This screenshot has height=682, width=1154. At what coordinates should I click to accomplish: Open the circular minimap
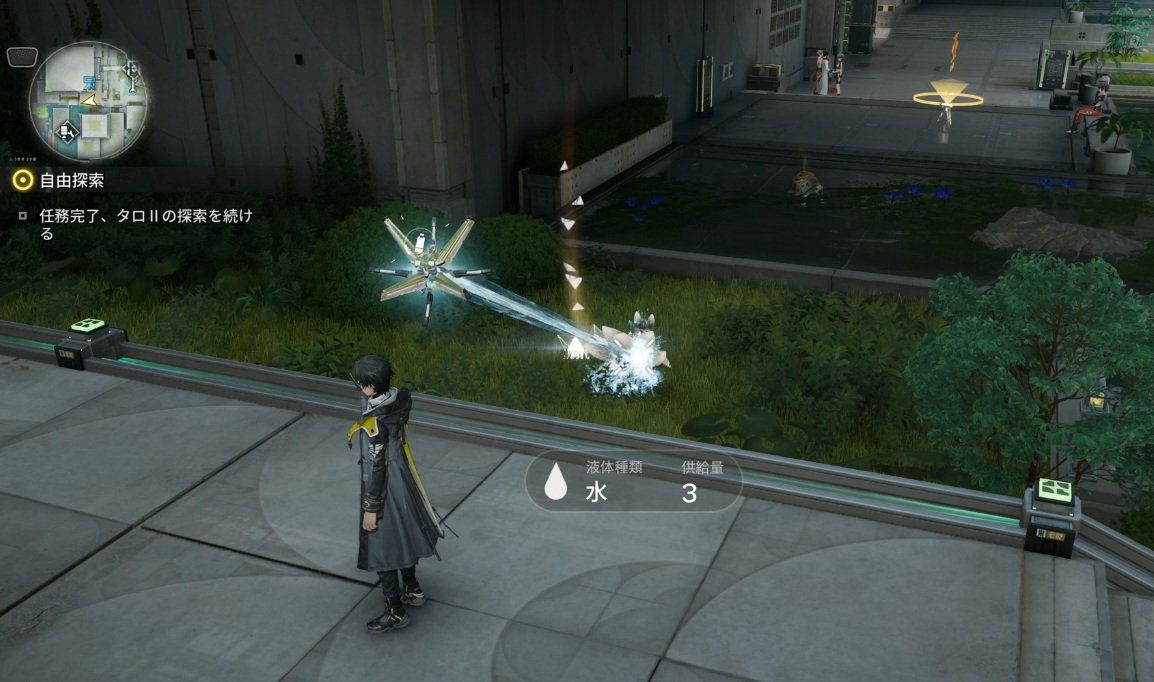[89, 102]
